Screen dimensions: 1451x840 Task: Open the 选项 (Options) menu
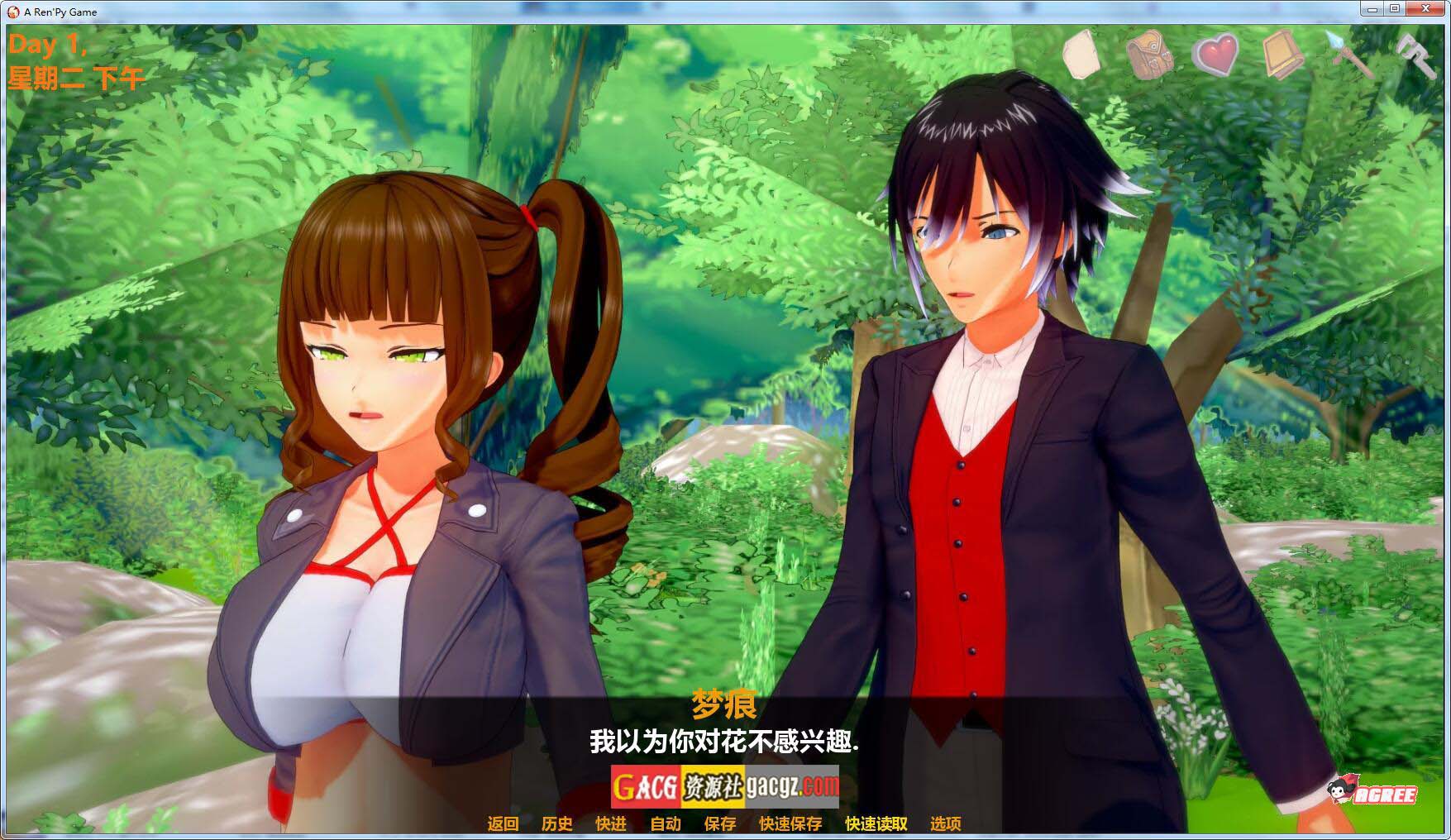click(946, 823)
